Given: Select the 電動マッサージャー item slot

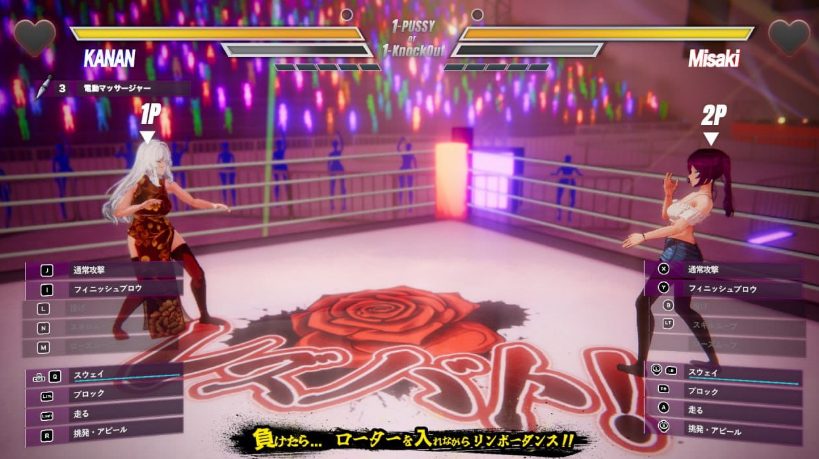Looking at the screenshot, I should (110, 88).
